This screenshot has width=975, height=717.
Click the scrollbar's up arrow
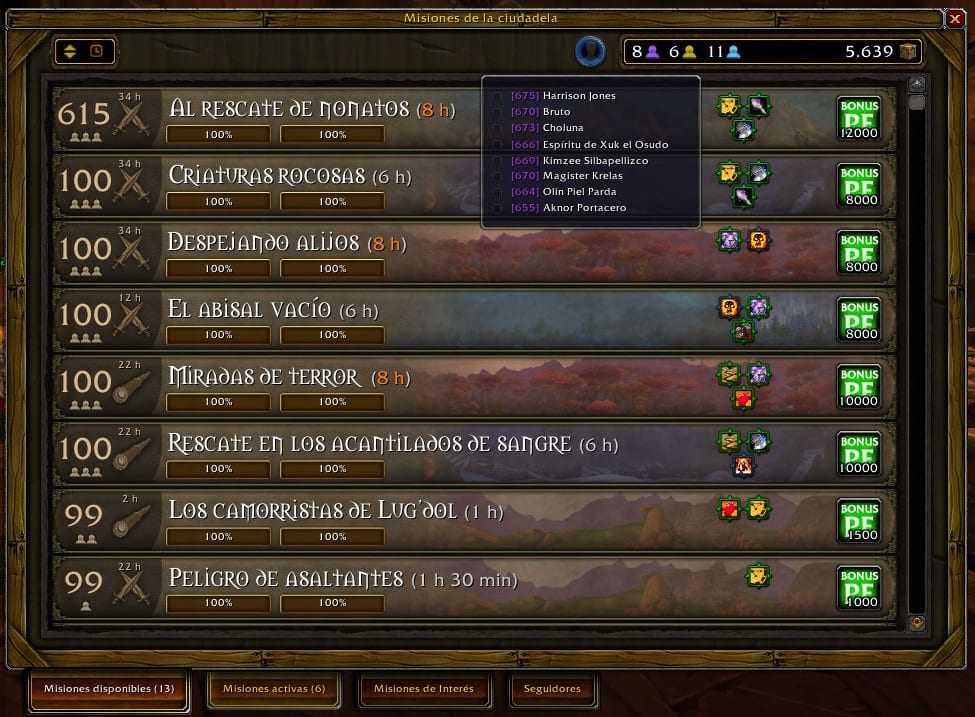[917, 84]
